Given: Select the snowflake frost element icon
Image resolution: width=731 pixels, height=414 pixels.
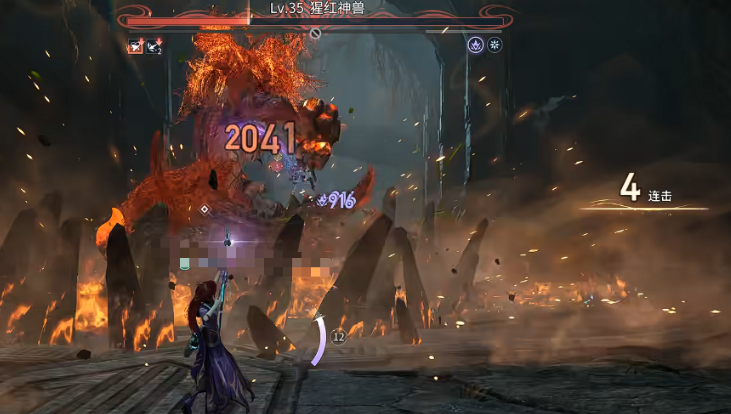Looking at the screenshot, I should (494, 45).
